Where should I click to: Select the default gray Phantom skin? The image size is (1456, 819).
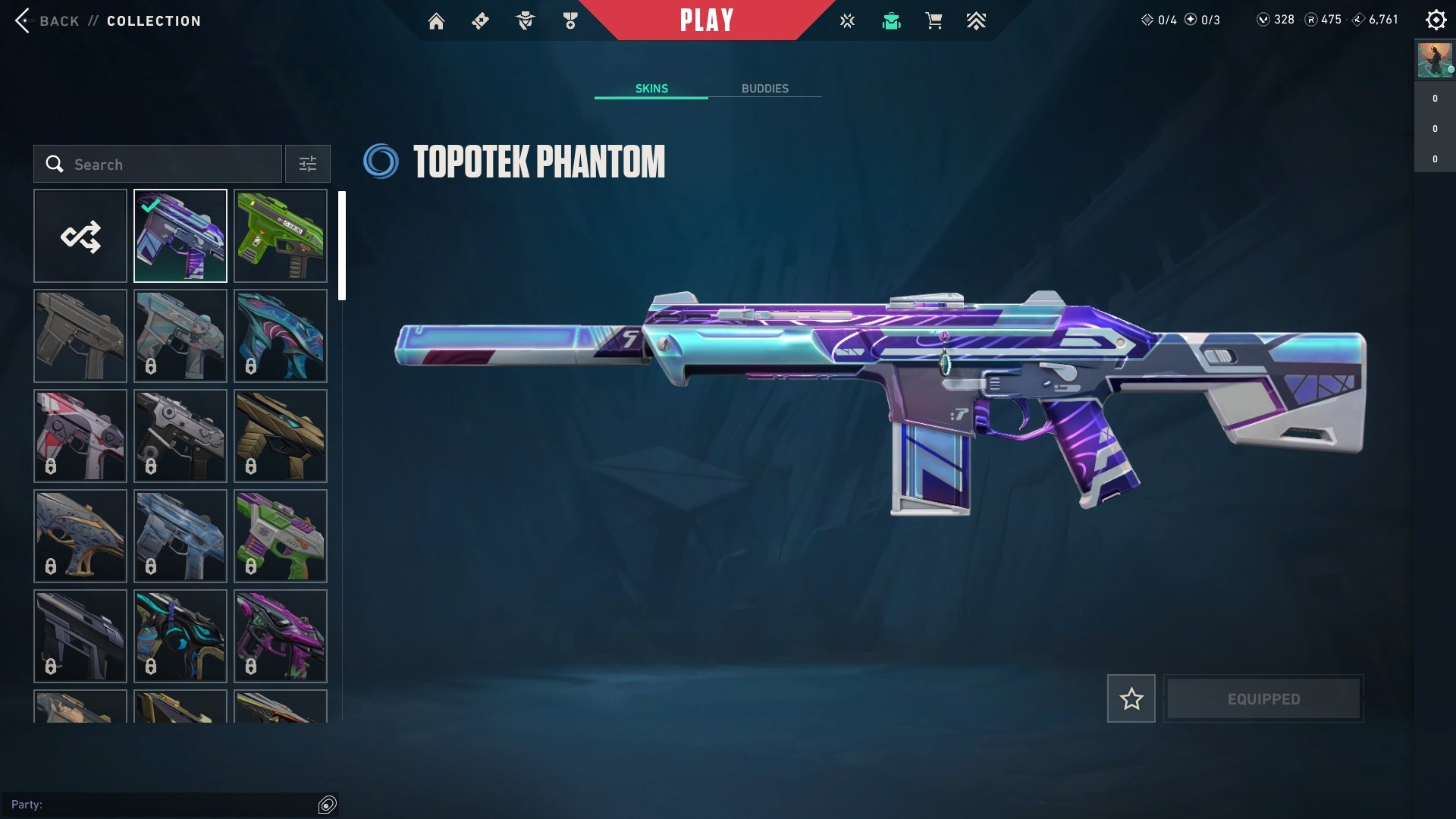click(x=80, y=336)
